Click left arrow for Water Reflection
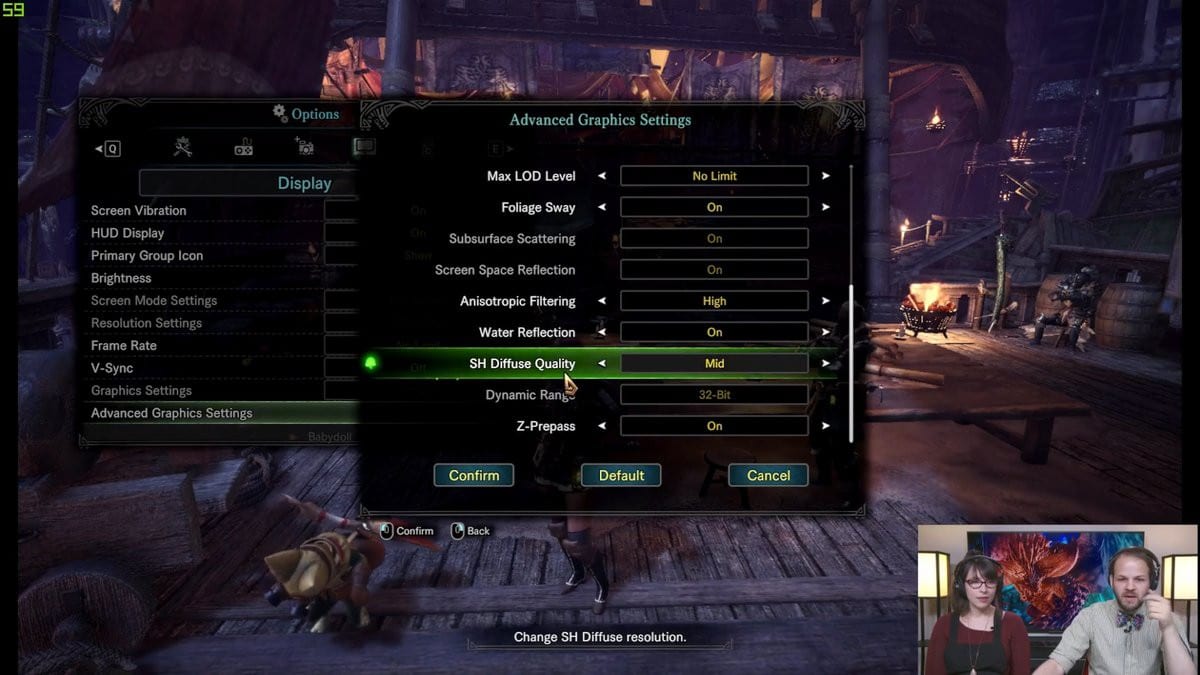The image size is (1200, 675). [602, 332]
